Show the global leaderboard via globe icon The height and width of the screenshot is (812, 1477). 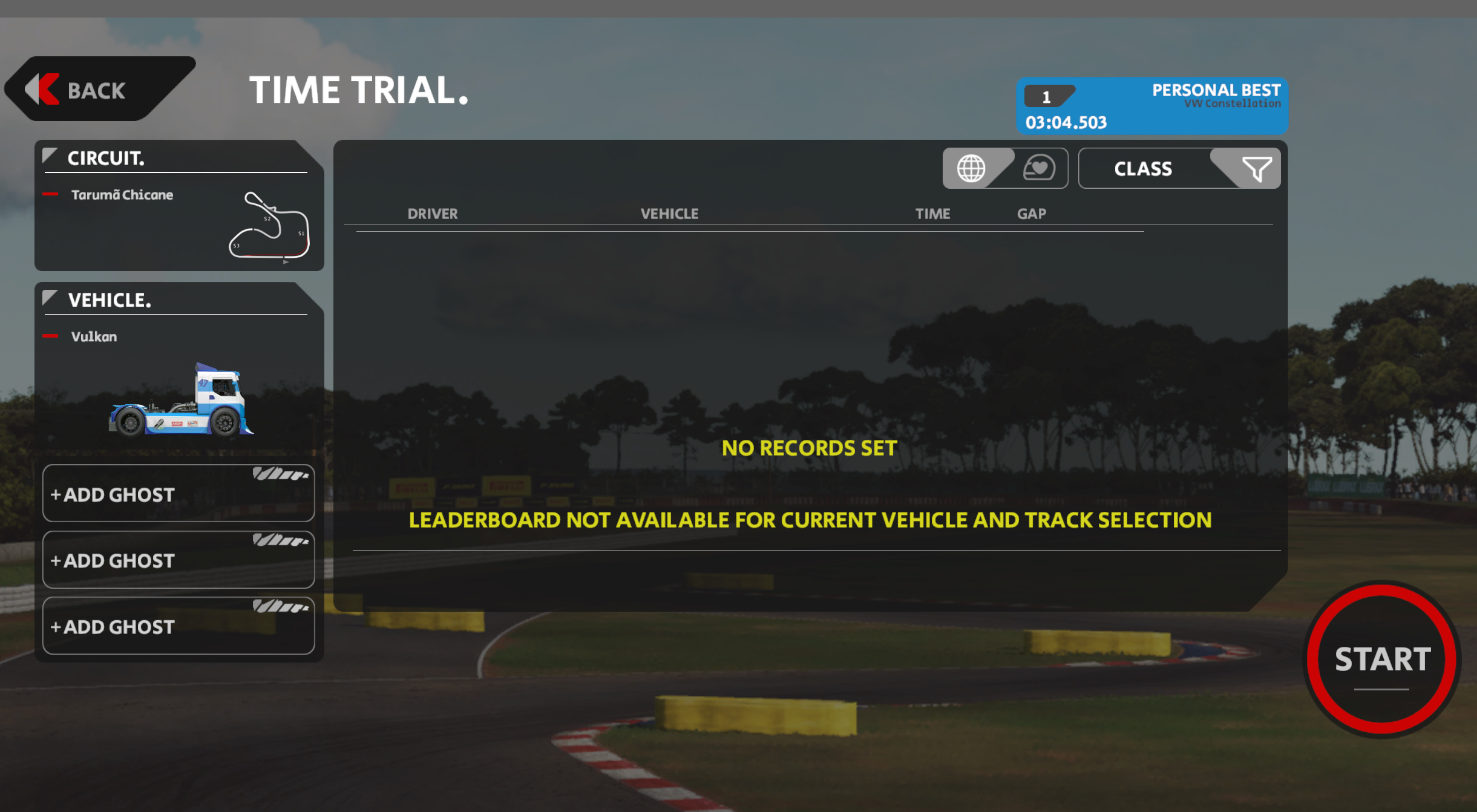click(971, 169)
